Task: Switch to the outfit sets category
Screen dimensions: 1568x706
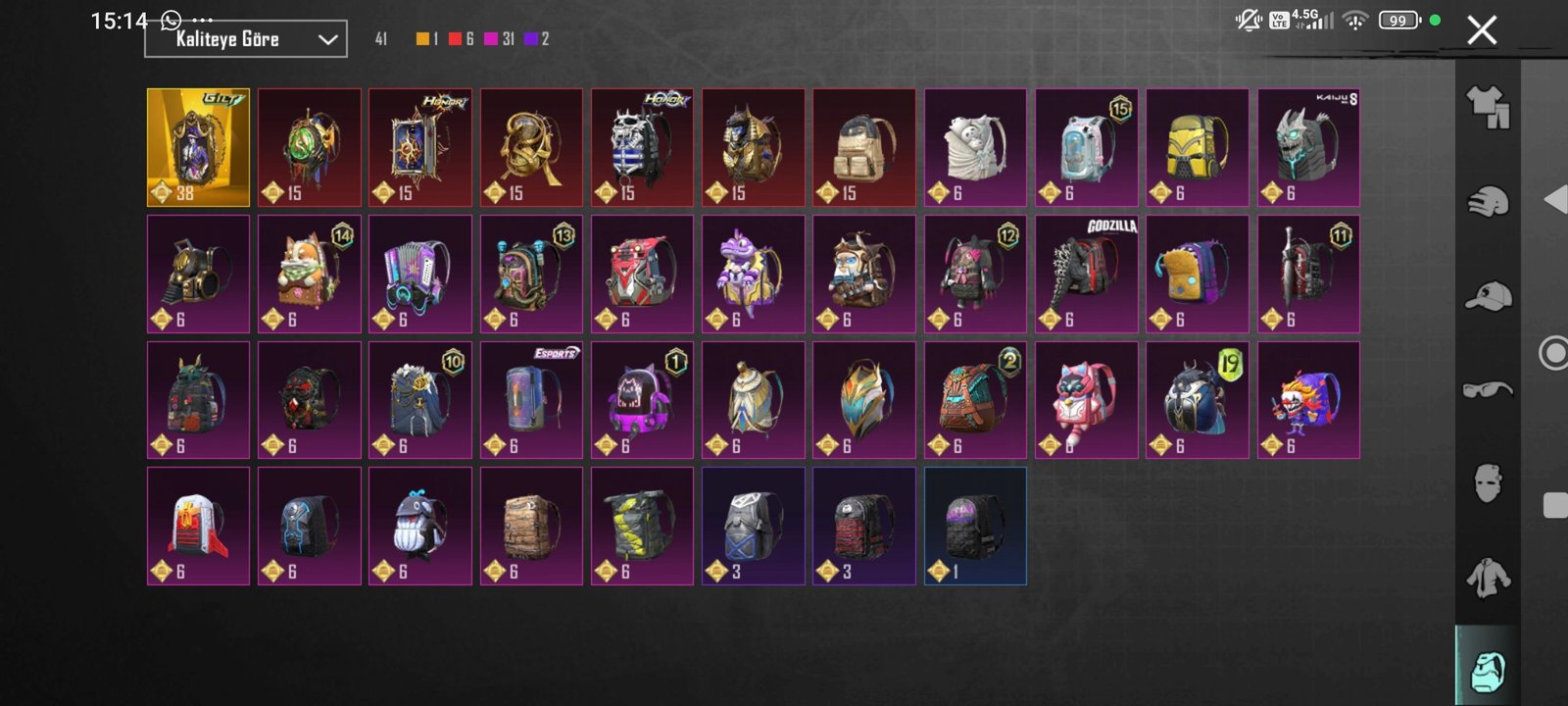Action: [x=1488, y=106]
